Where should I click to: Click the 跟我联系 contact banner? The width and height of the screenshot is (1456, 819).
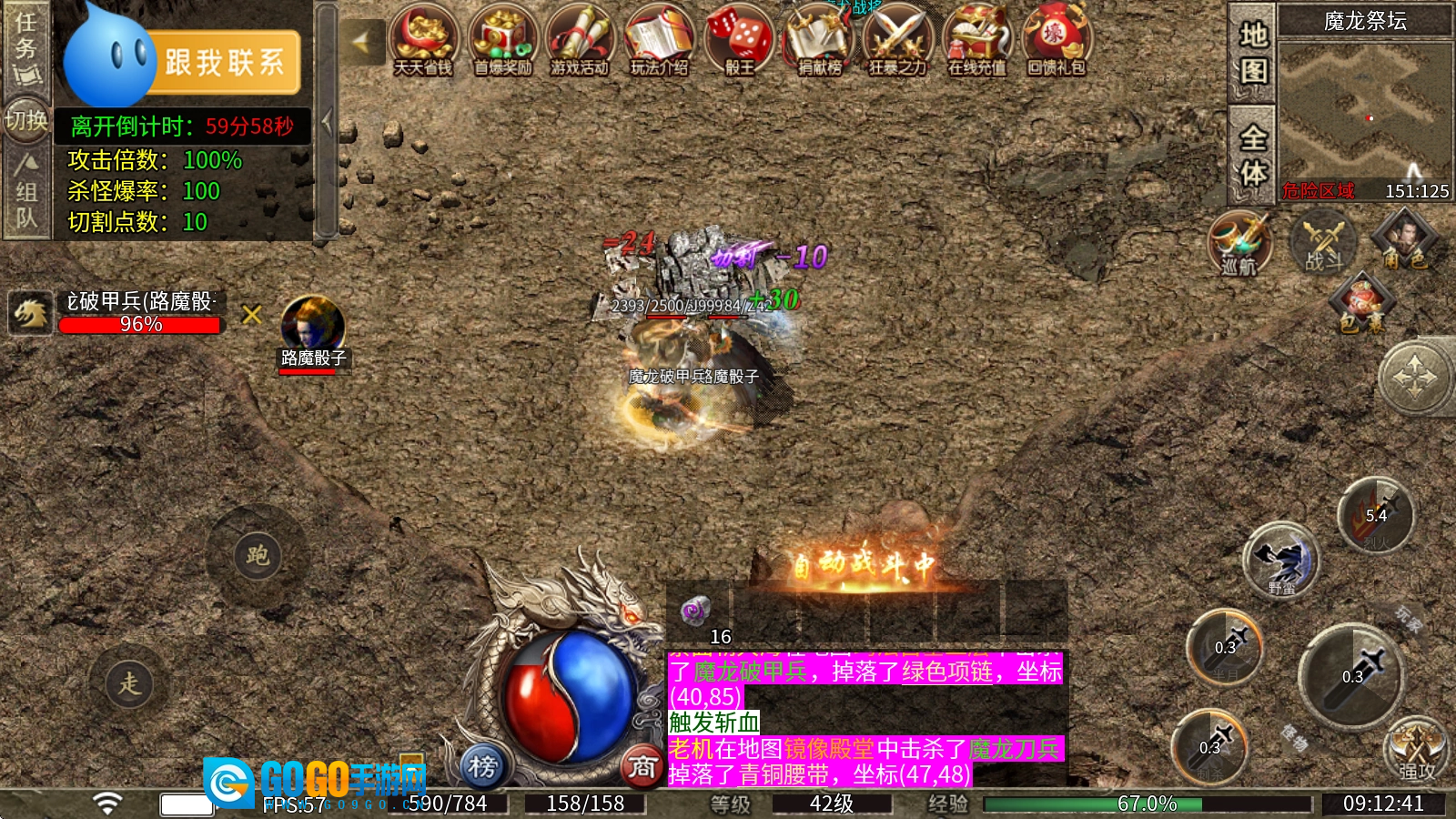[224, 62]
